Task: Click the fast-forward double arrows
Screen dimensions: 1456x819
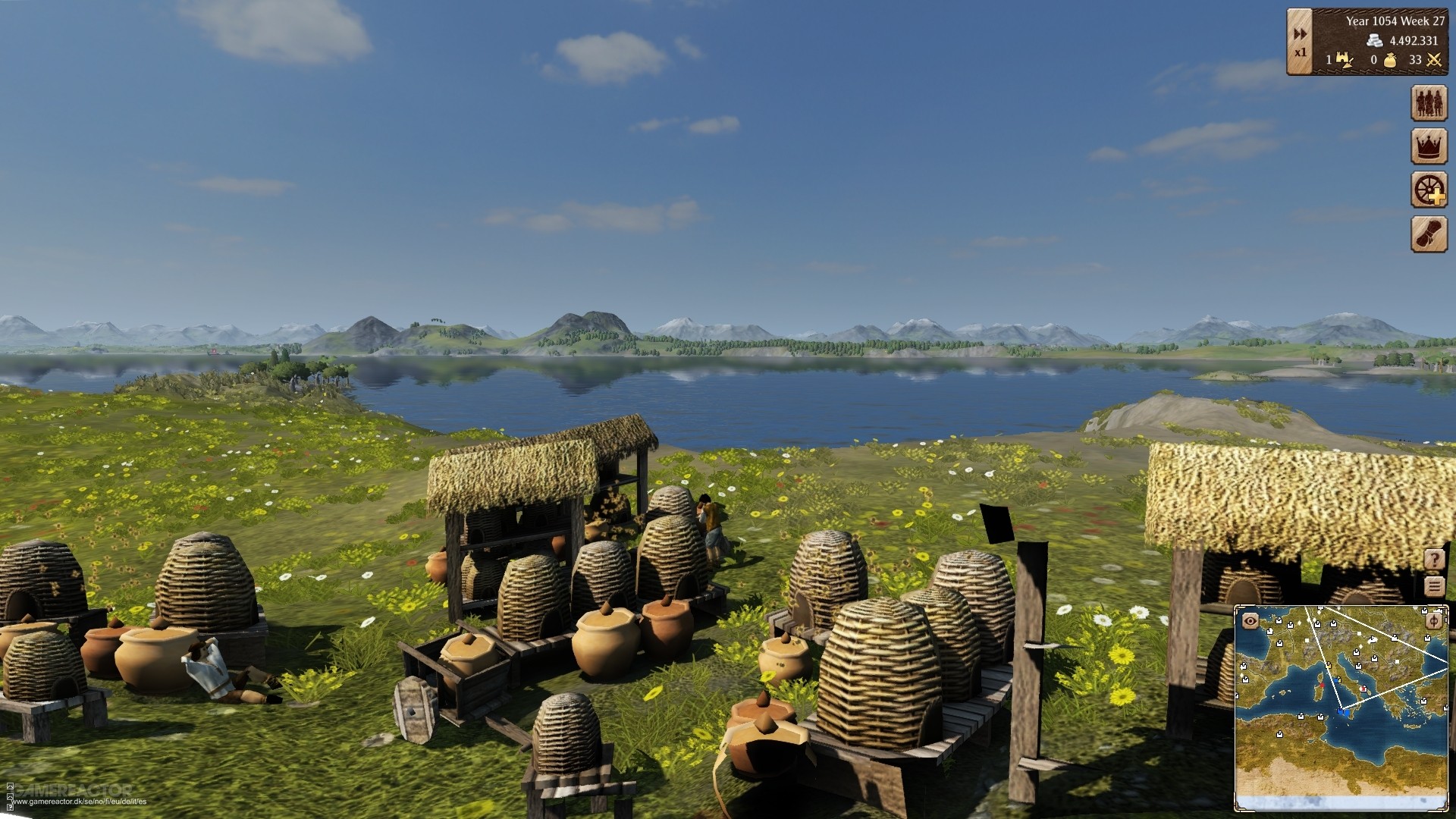Action: point(1300,33)
